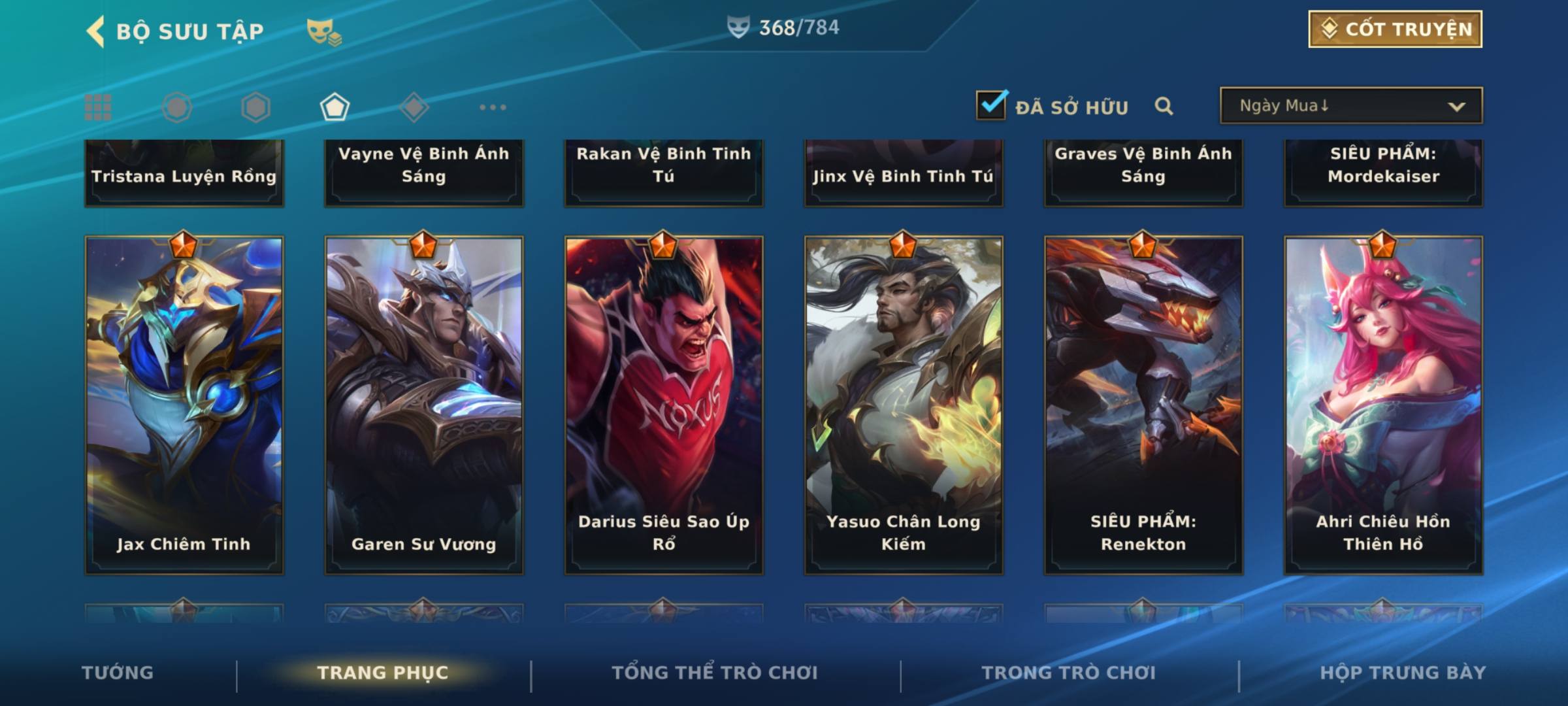1568x706 pixels.
Task: Open the three-dots more filters
Action: pos(493,107)
